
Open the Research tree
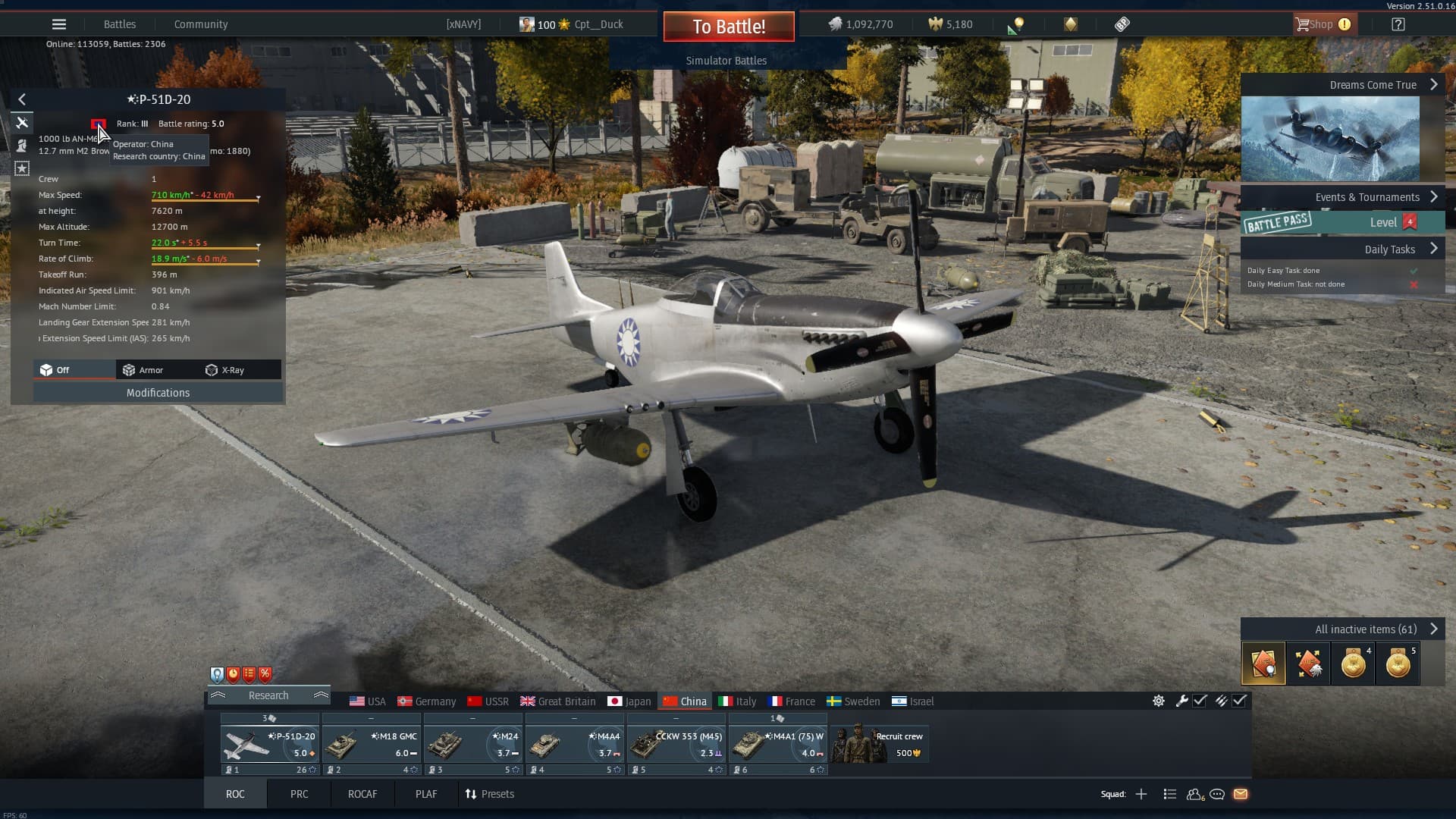268,695
